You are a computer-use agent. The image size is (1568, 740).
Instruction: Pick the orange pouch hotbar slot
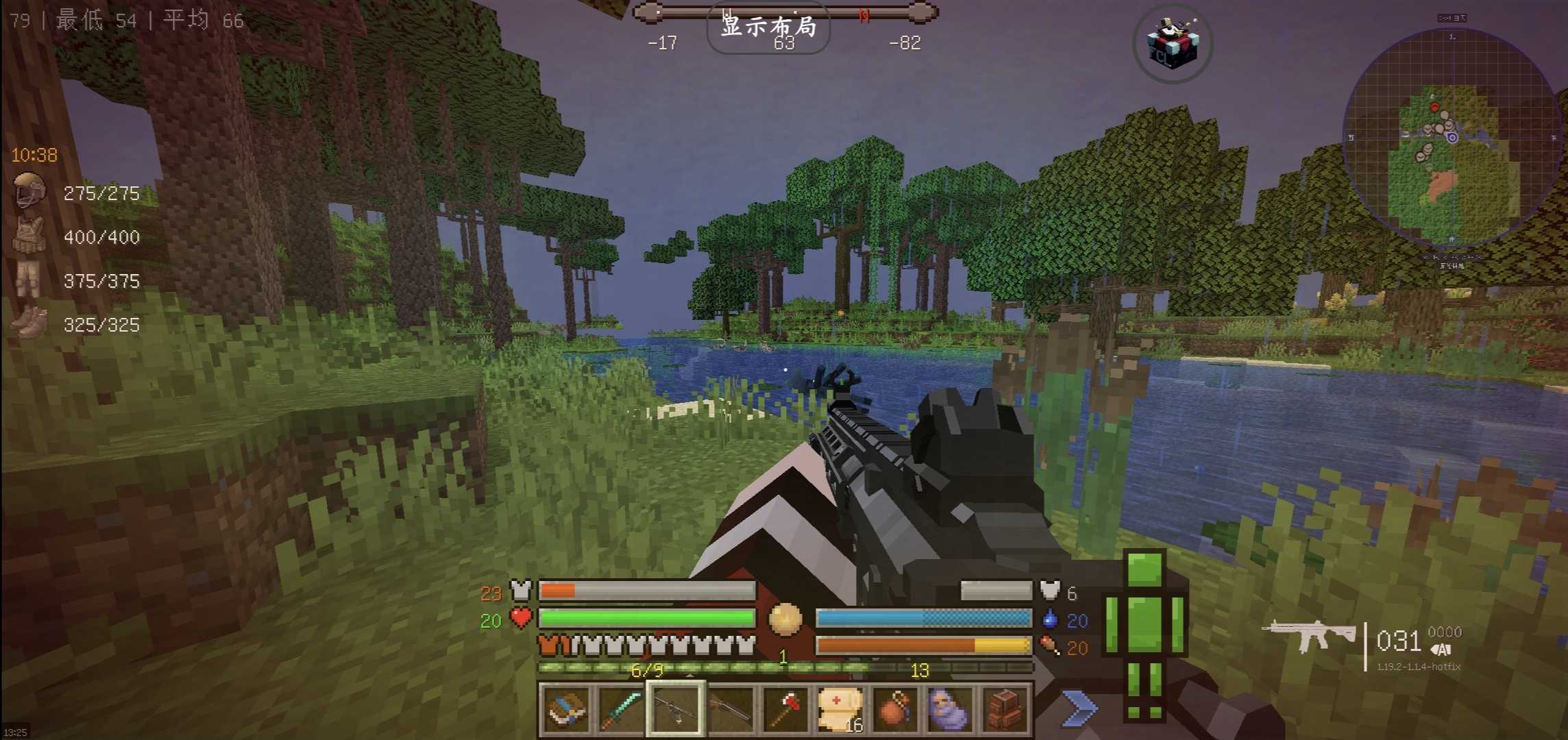coord(895,708)
